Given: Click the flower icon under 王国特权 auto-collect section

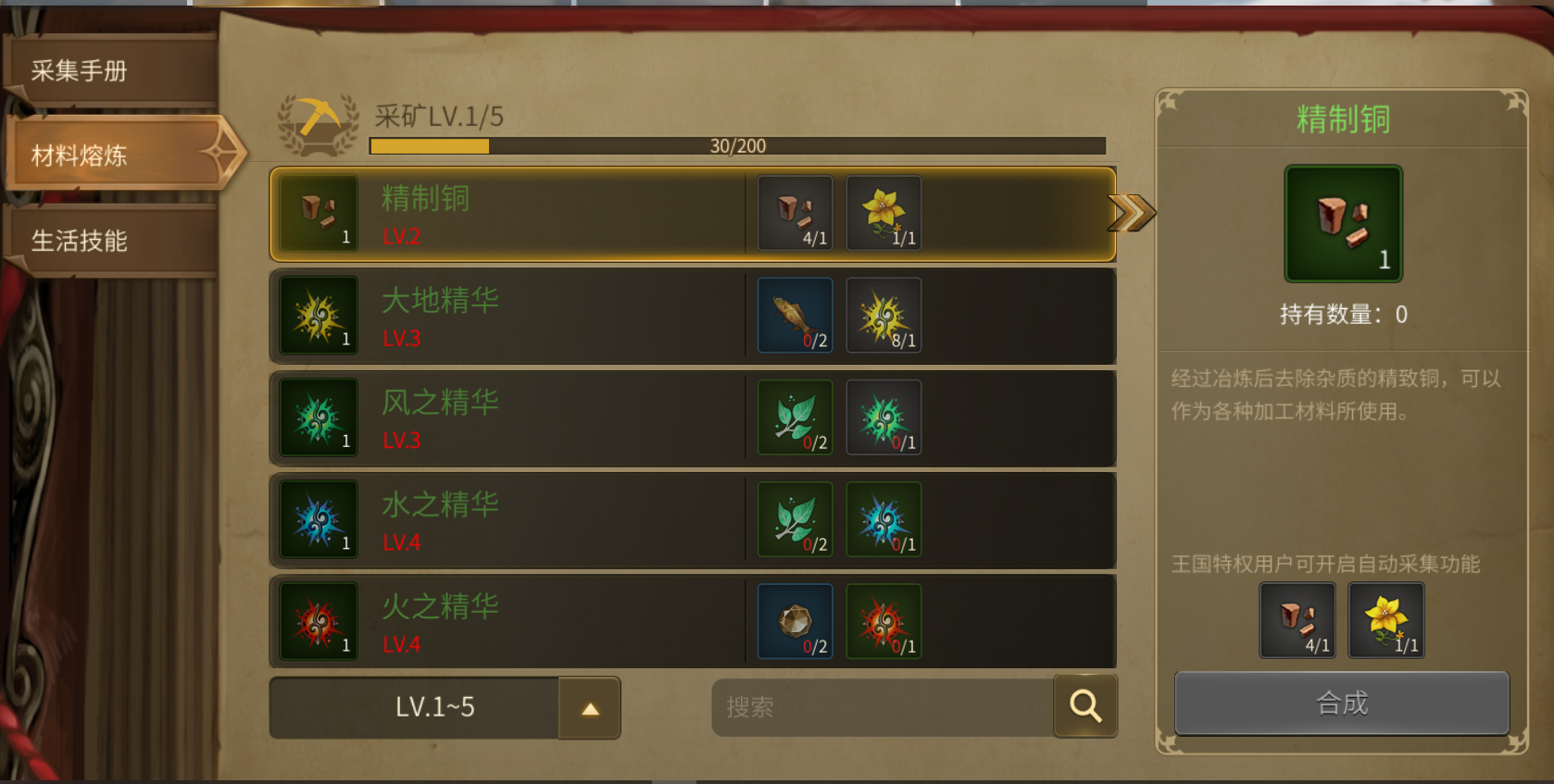Looking at the screenshot, I should pos(1386,620).
